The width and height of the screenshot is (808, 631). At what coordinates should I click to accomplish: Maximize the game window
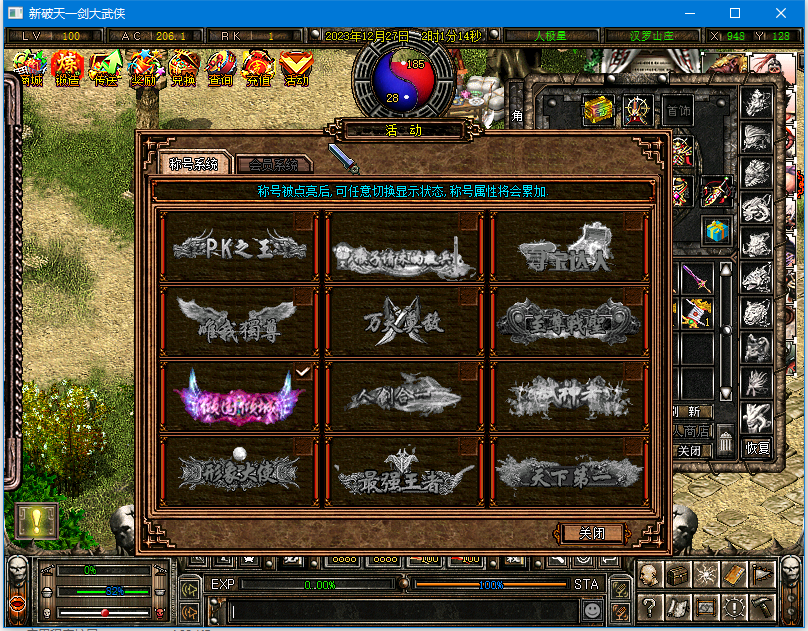coord(735,13)
